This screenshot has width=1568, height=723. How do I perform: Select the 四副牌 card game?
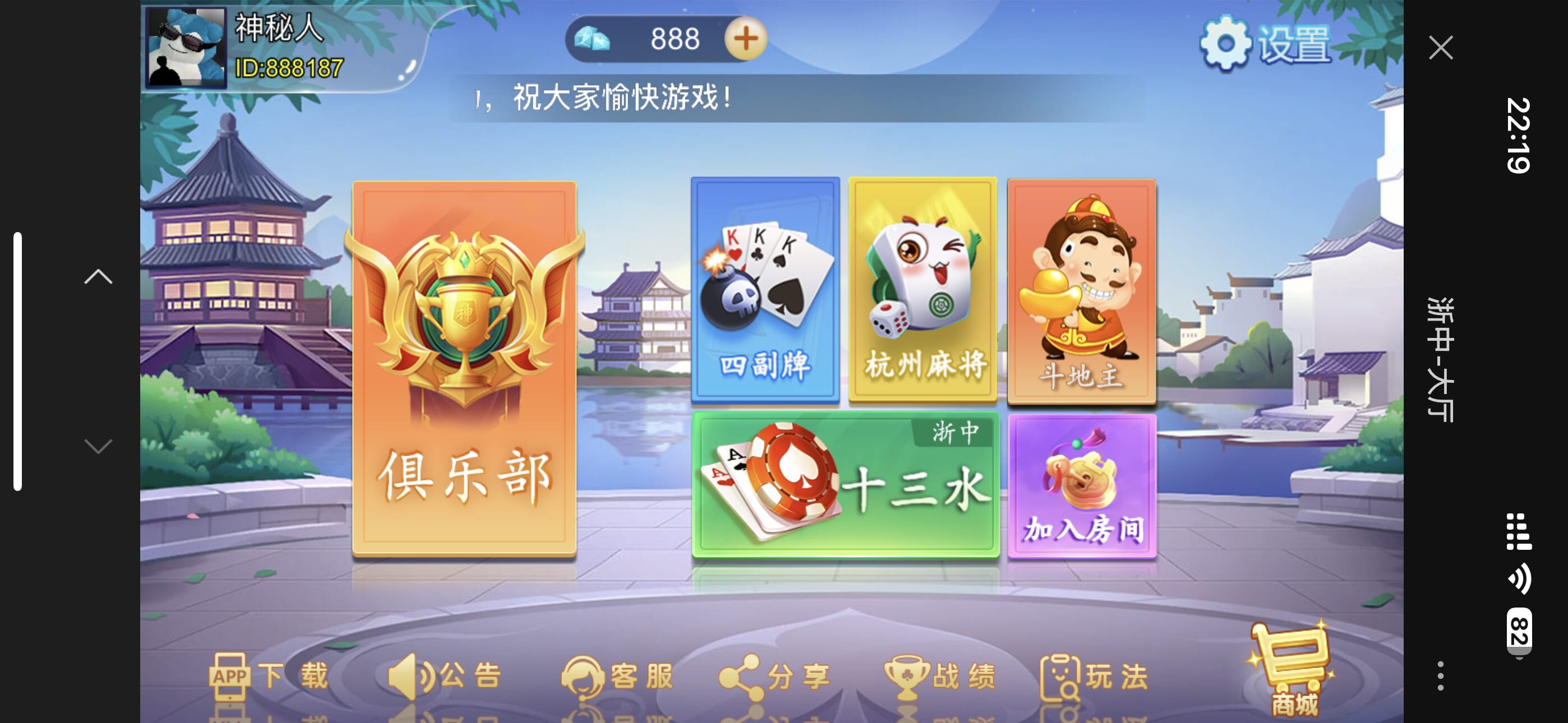pos(764,290)
